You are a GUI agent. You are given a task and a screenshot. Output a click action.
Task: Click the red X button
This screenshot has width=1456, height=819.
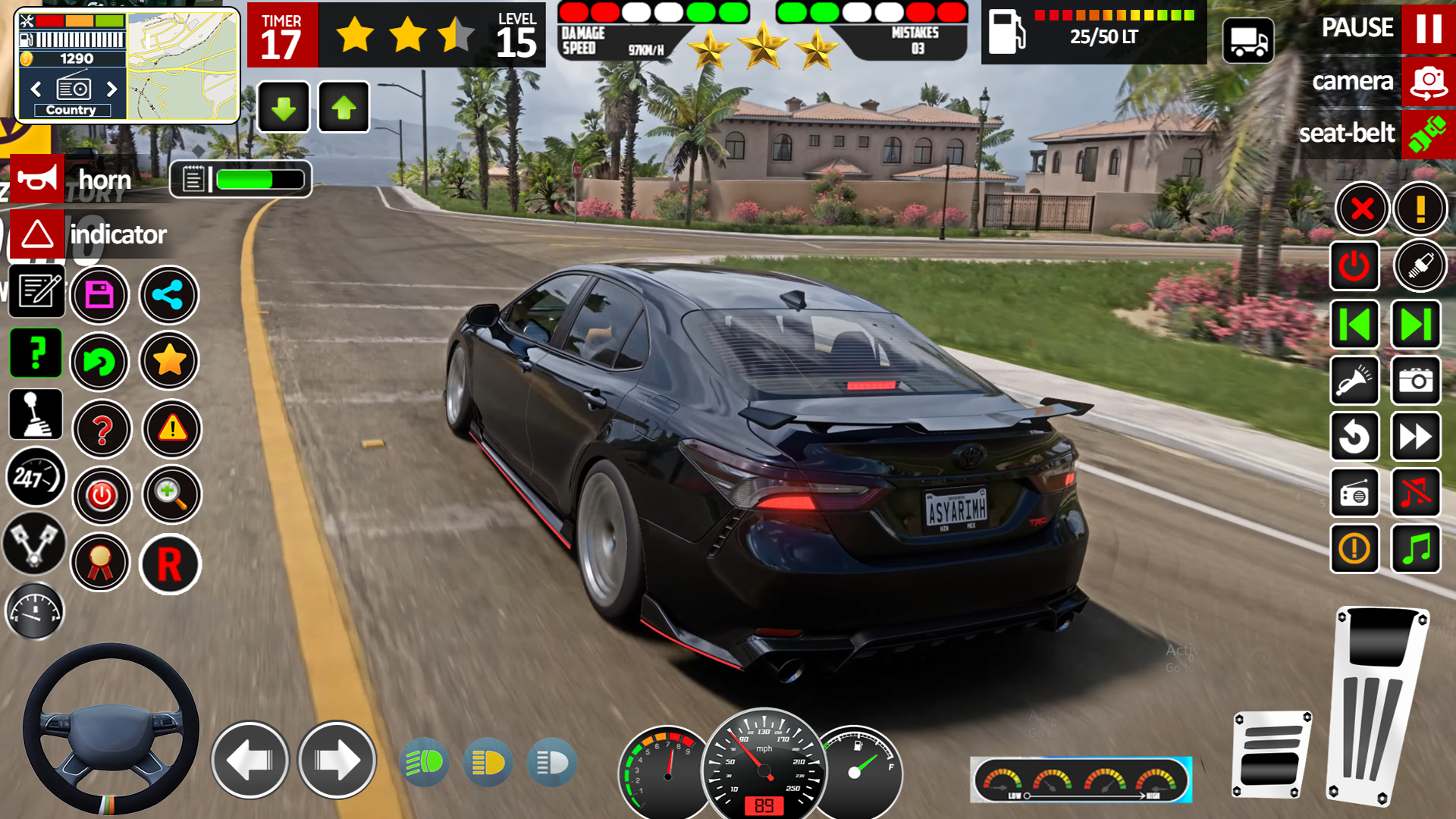pos(1362,209)
